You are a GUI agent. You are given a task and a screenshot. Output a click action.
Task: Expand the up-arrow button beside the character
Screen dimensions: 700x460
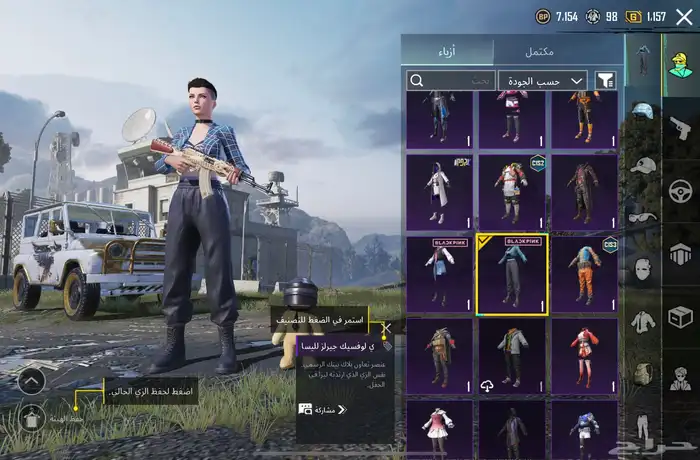[31, 380]
